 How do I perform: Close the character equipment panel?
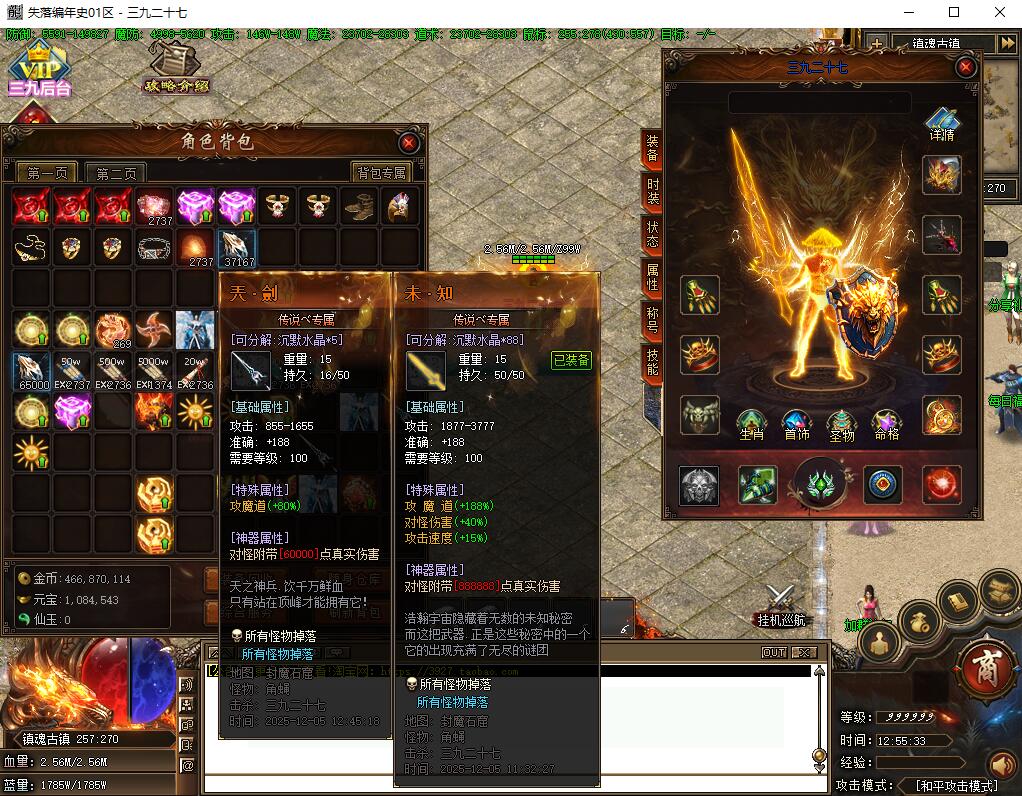click(x=966, y=67)
